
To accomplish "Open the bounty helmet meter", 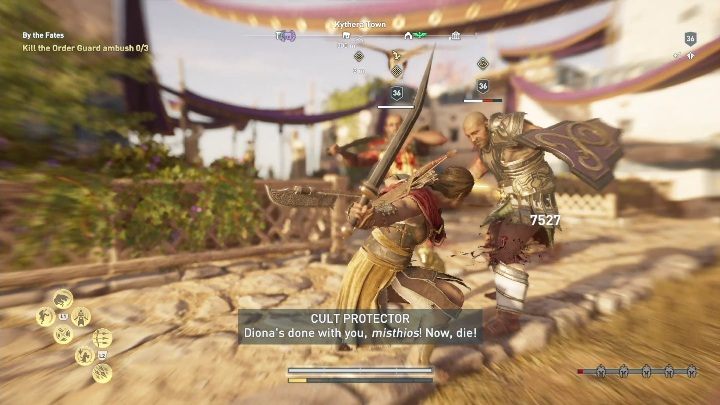I will (638, 370).
